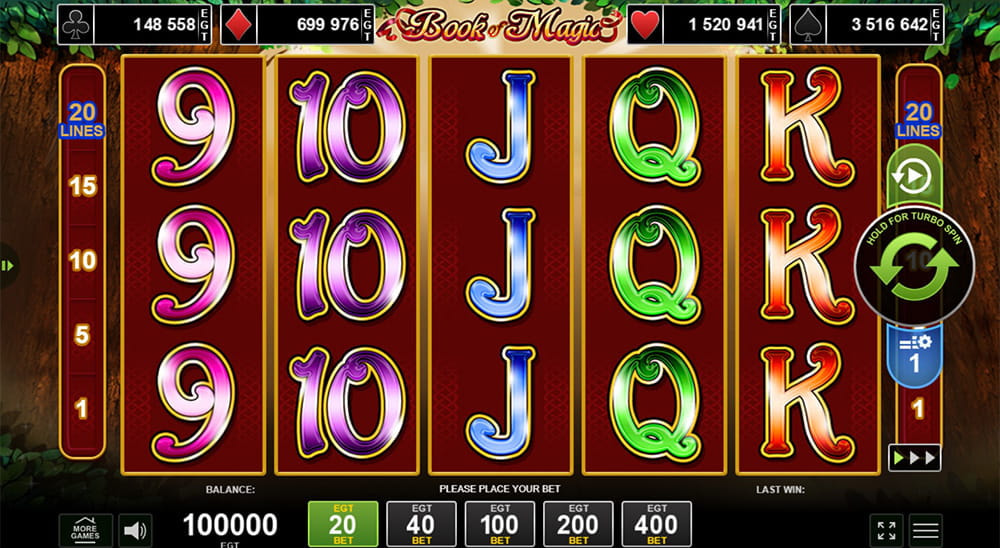Select the 20 bet button
The width and height of the screenshot is (1000, 548).
click(x=342, y=524)
